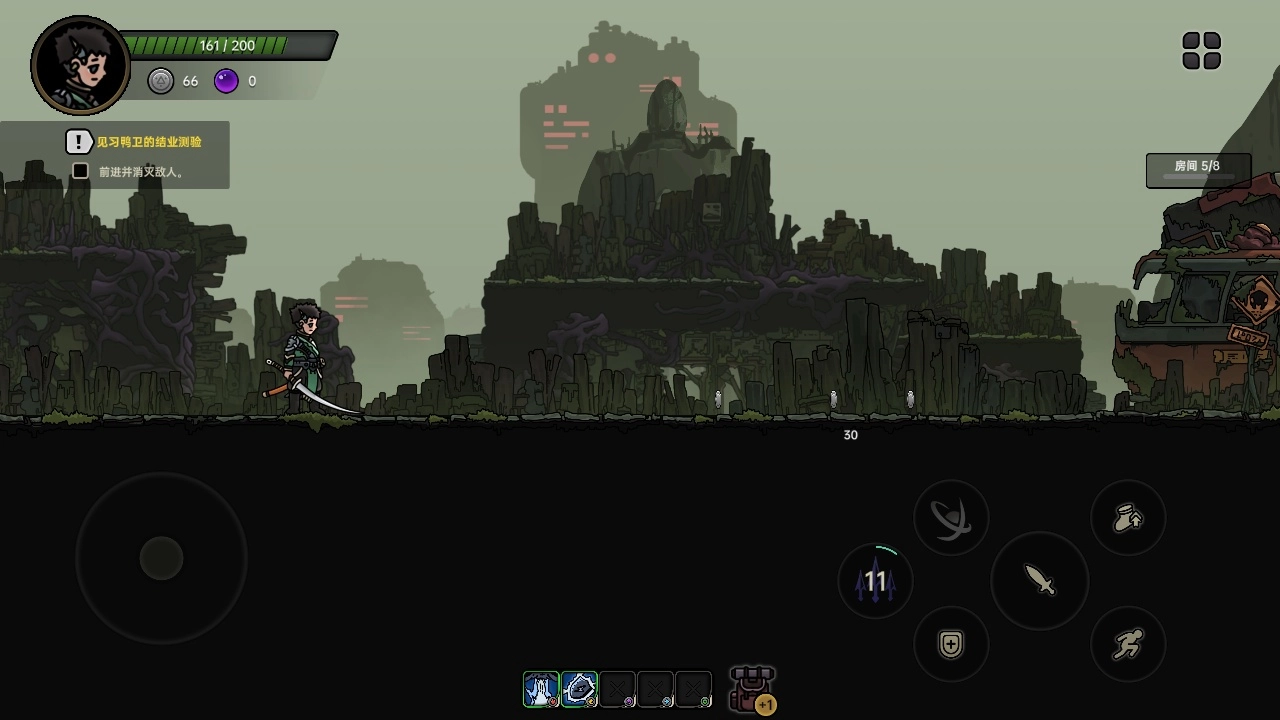
Task: Tap the character portrait
Action: point(81,66)
